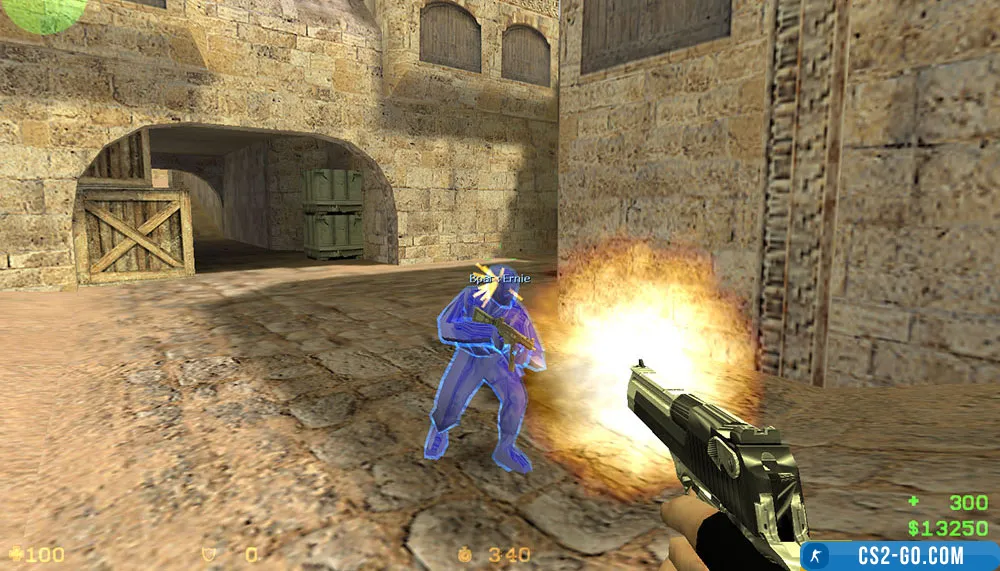The image size is (1000, 571).
Task: Open the CS2-GO.COM watermark logo
Action: coord(899,556)
